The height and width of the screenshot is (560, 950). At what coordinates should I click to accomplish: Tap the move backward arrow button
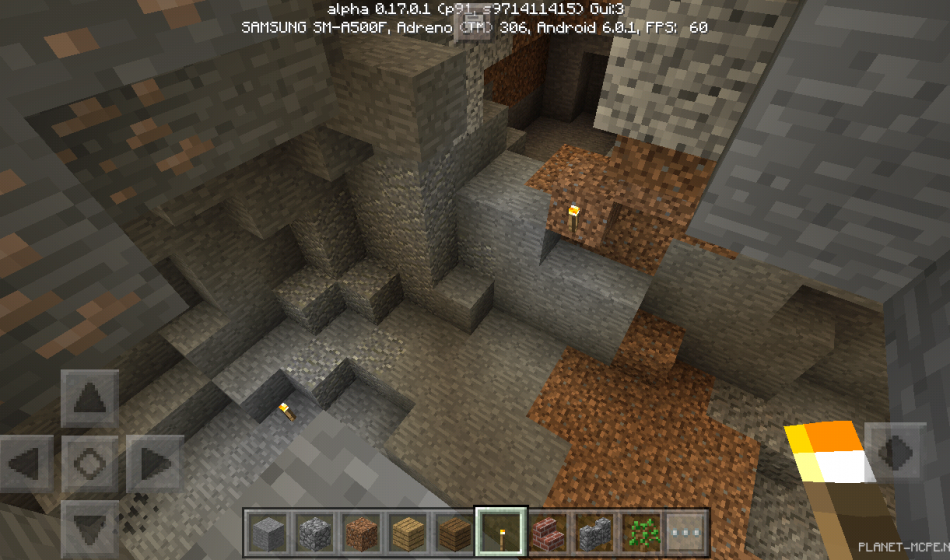90,527
